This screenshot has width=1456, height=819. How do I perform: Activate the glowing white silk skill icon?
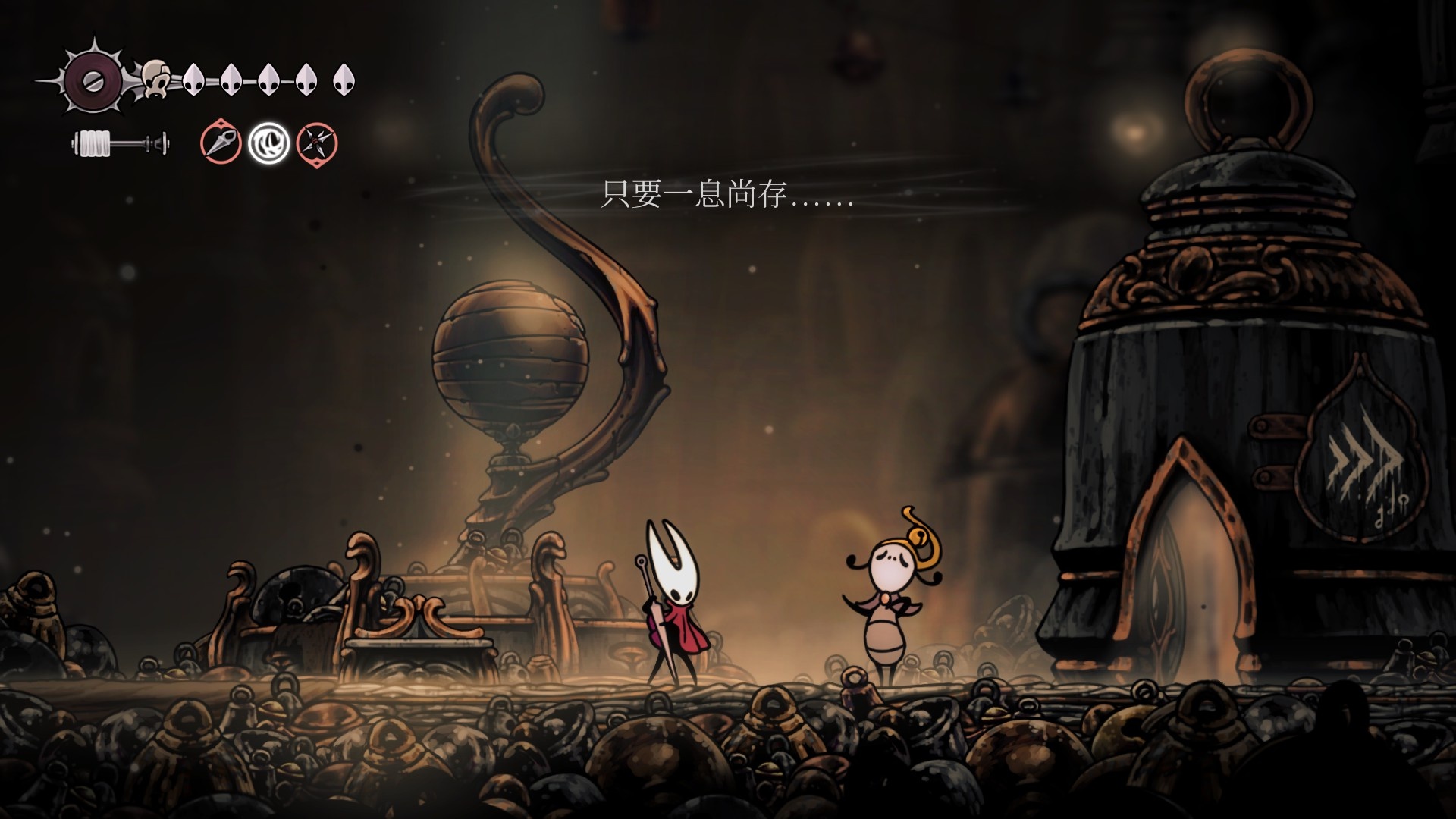point(268,143)
